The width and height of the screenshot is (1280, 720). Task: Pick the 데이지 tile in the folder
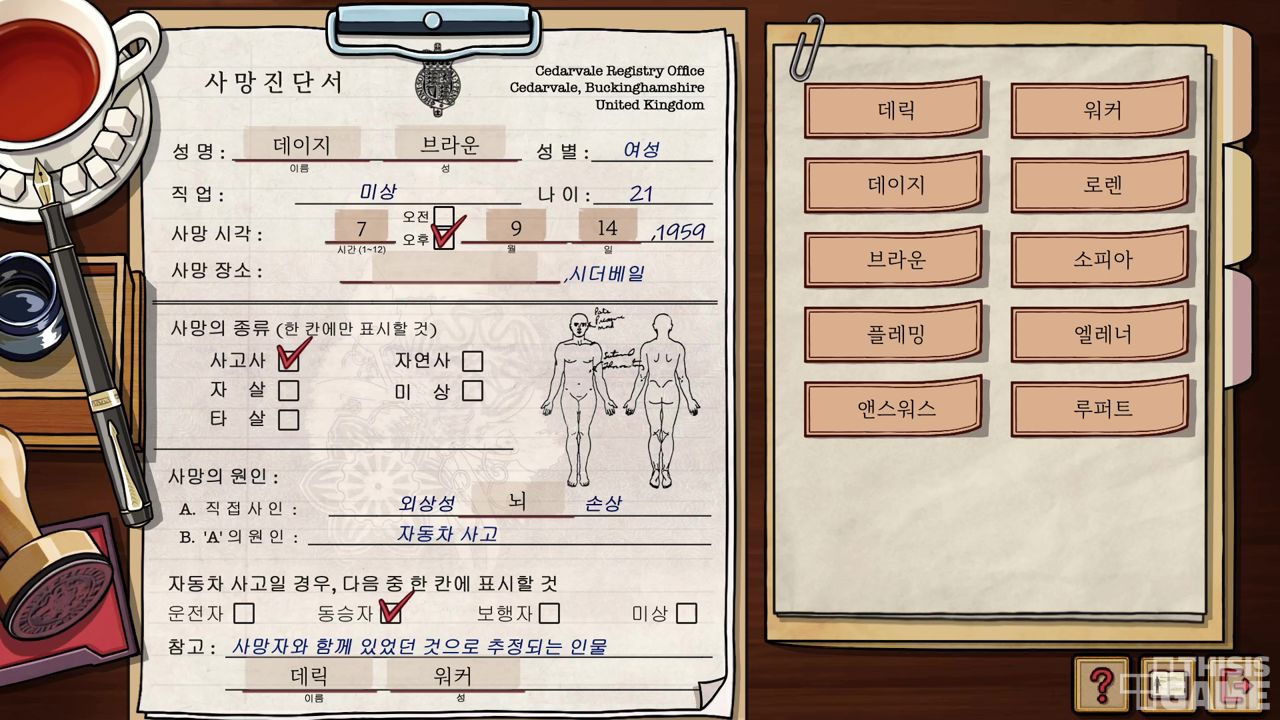pyautogui.click(x=895, y=185)
